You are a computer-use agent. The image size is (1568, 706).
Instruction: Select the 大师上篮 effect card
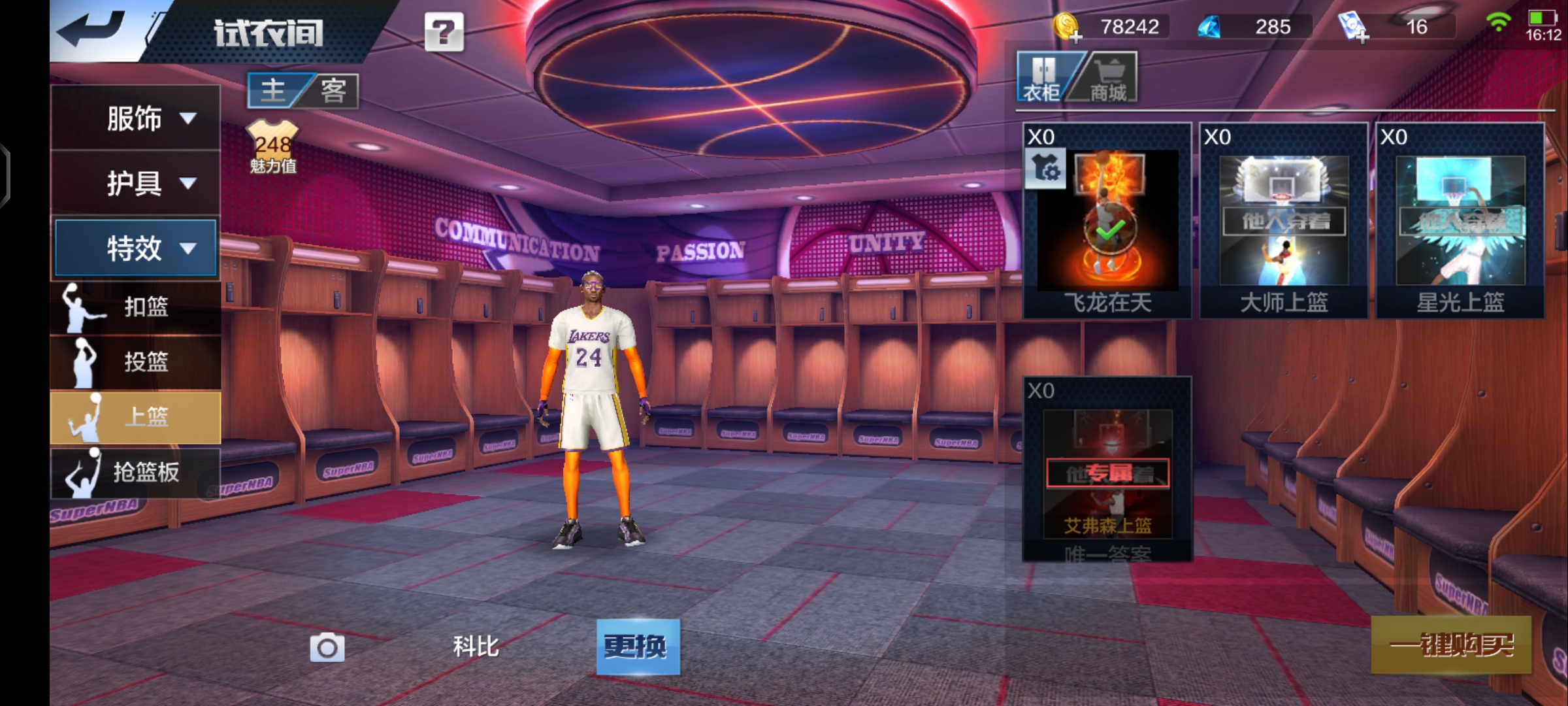tap(1284, 221)
